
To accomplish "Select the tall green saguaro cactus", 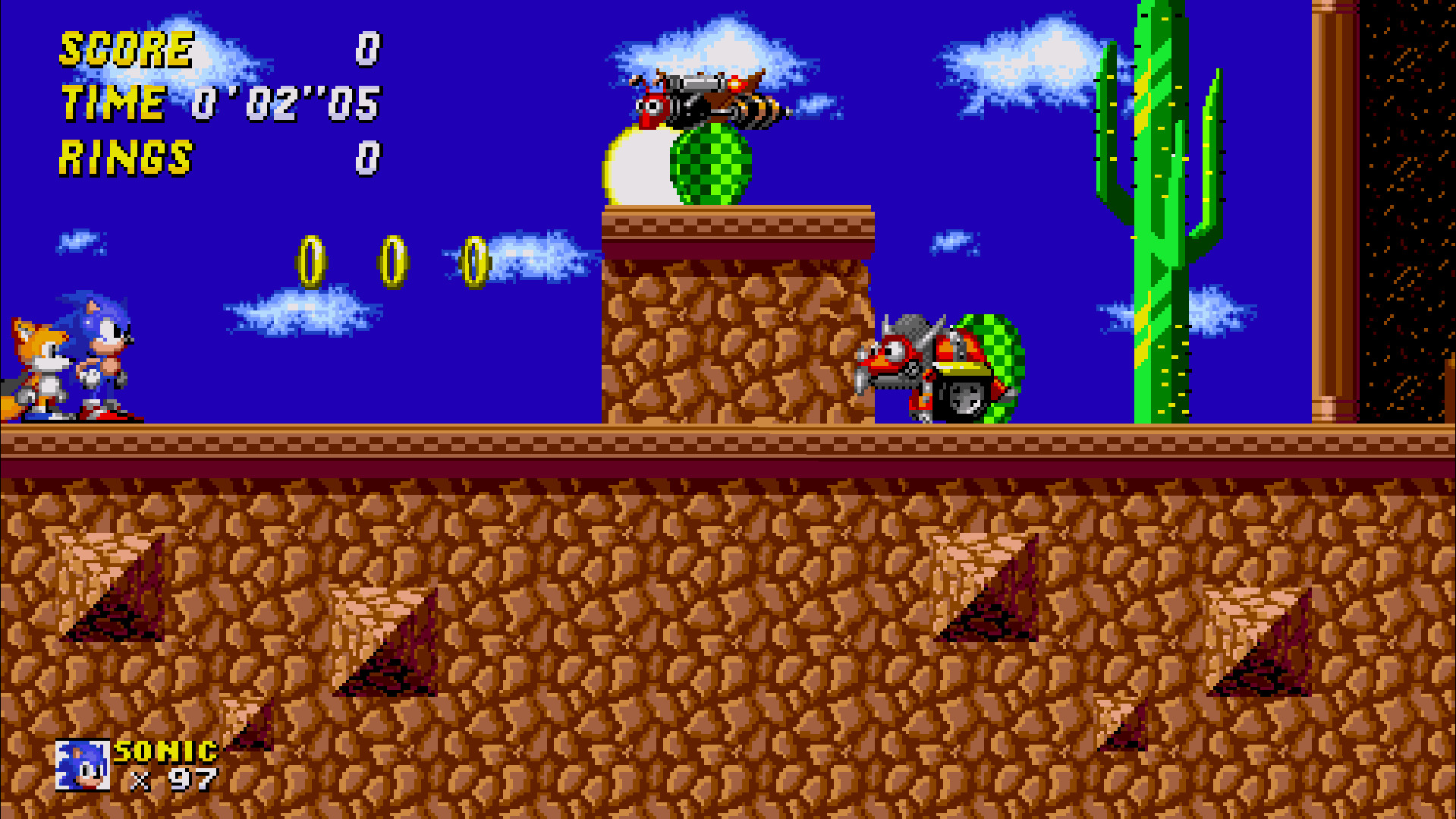I will point(1161,228).
